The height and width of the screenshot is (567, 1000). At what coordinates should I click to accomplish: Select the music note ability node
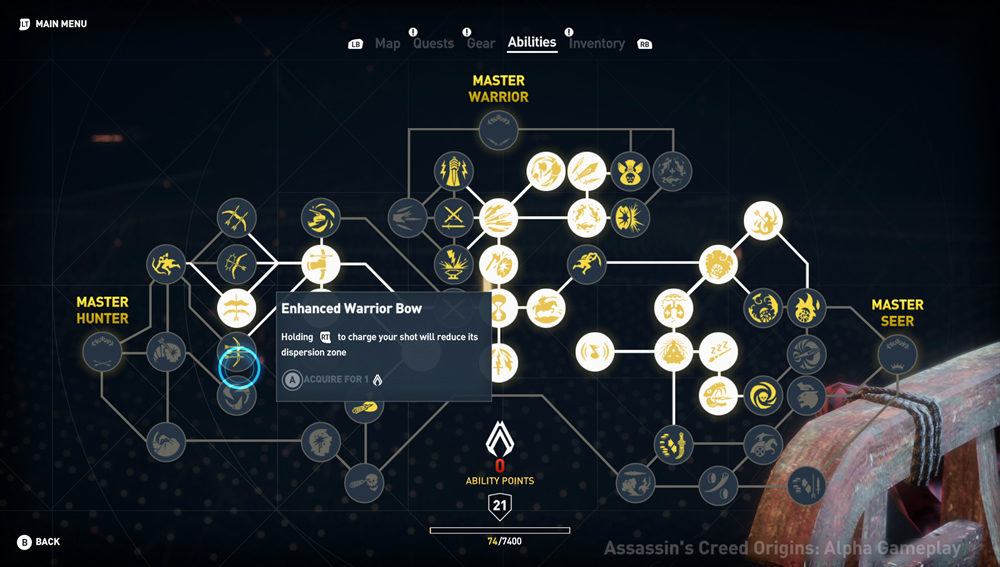[595, 351]
